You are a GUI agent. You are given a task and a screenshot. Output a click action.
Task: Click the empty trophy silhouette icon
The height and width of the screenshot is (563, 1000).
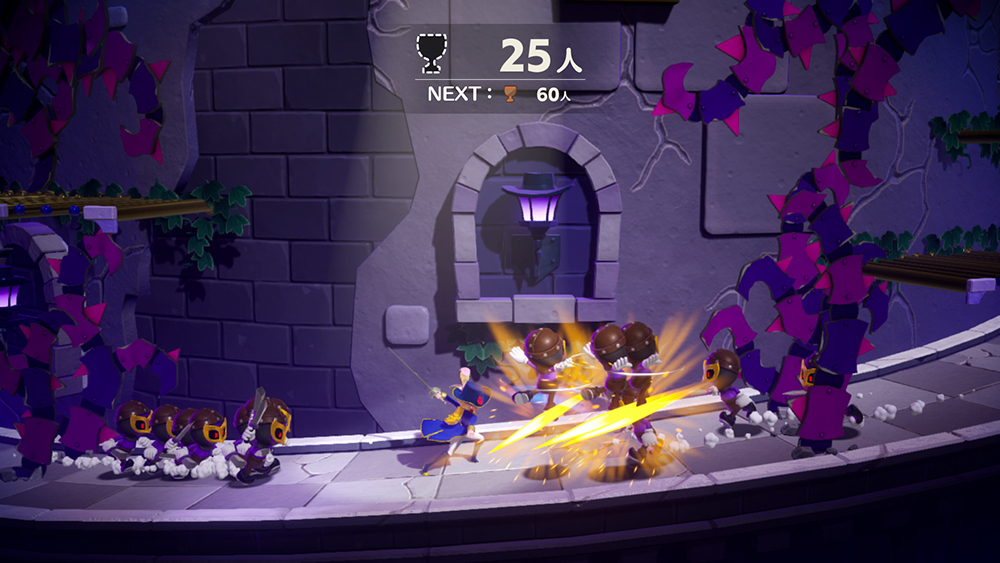(x=431, y=53)
